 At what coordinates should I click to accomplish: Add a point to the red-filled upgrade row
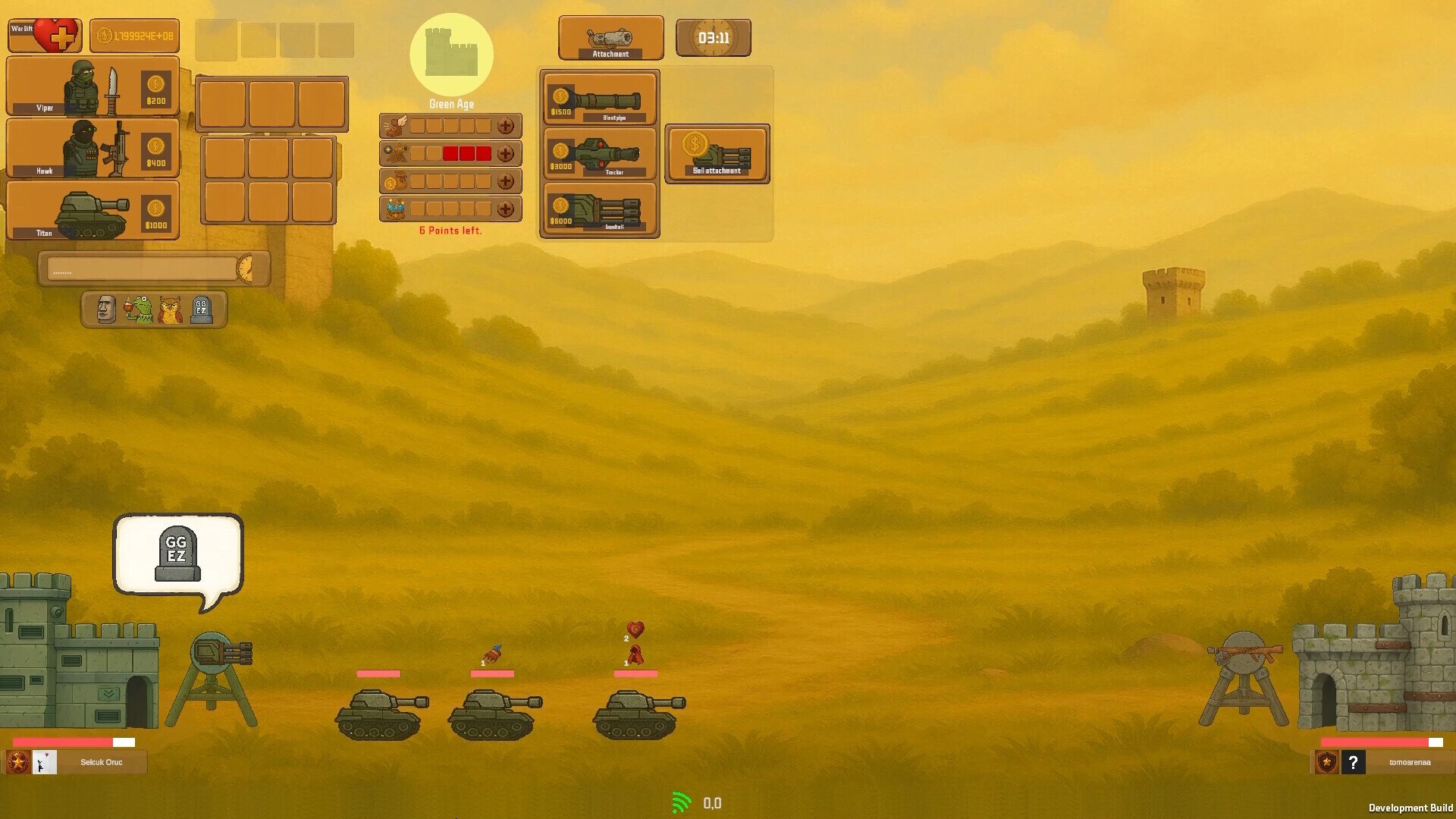coord(506,154)
